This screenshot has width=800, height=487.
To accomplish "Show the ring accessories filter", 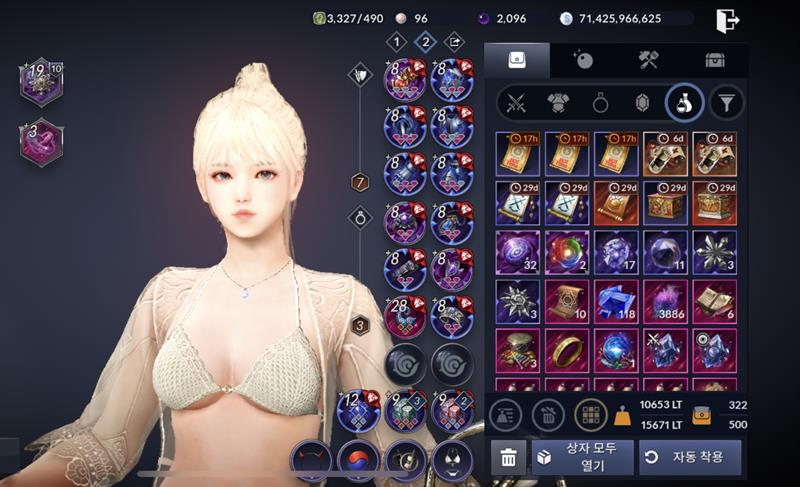I will point(599,102).
